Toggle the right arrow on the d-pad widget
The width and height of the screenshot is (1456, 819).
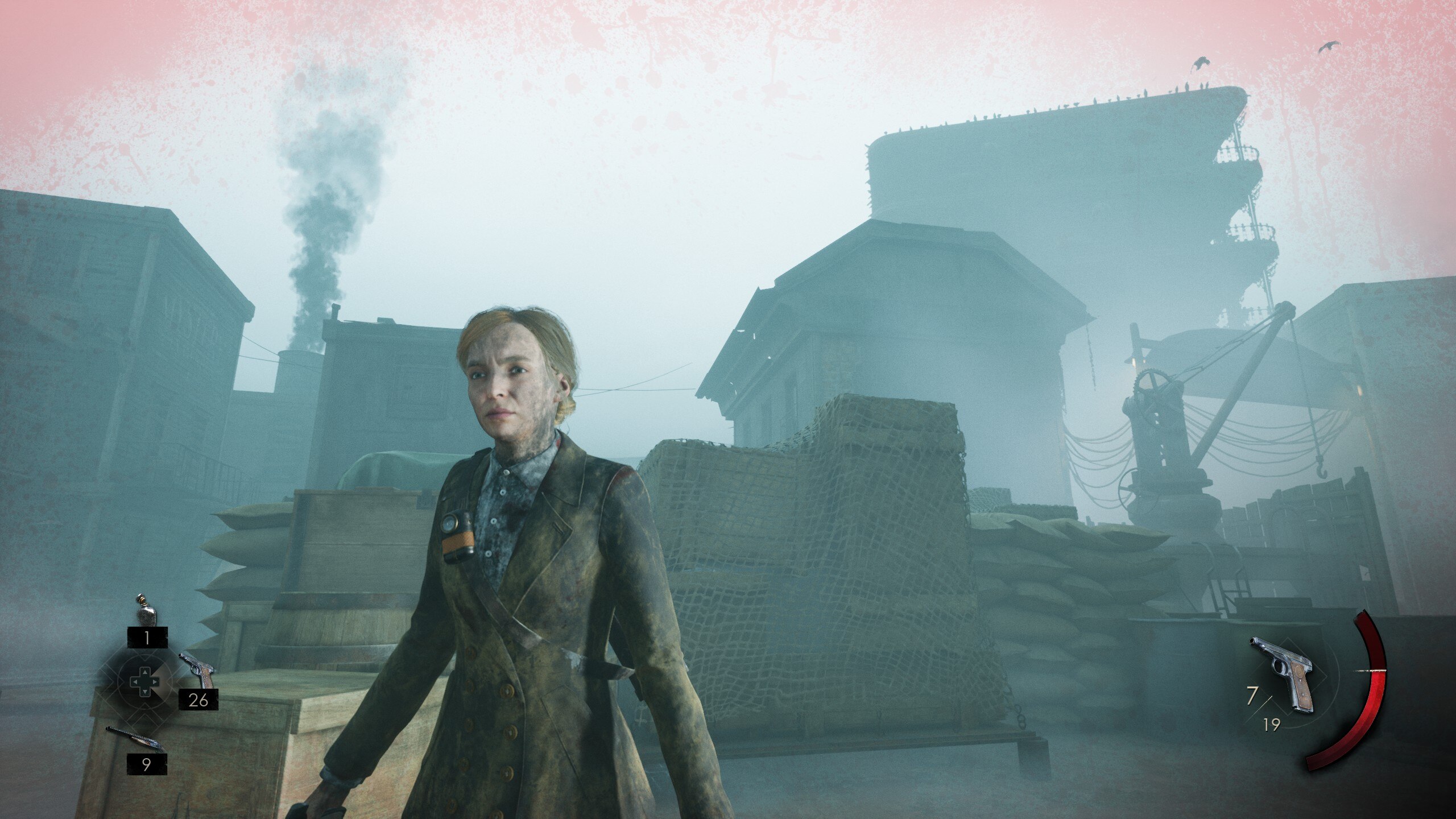pos(154,682)
